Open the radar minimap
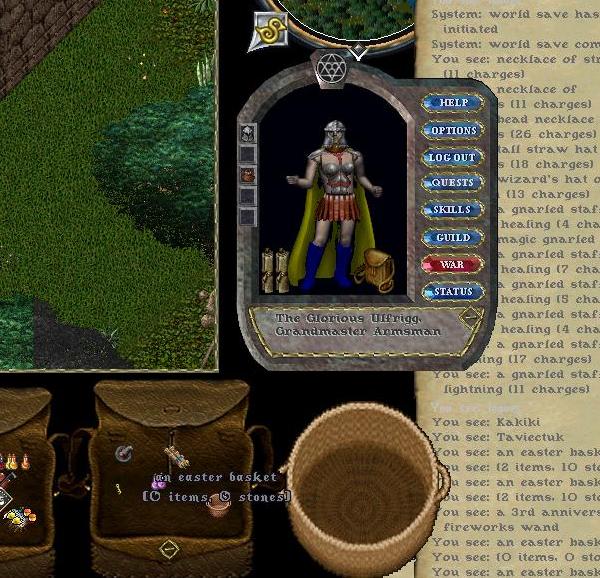 345,20
